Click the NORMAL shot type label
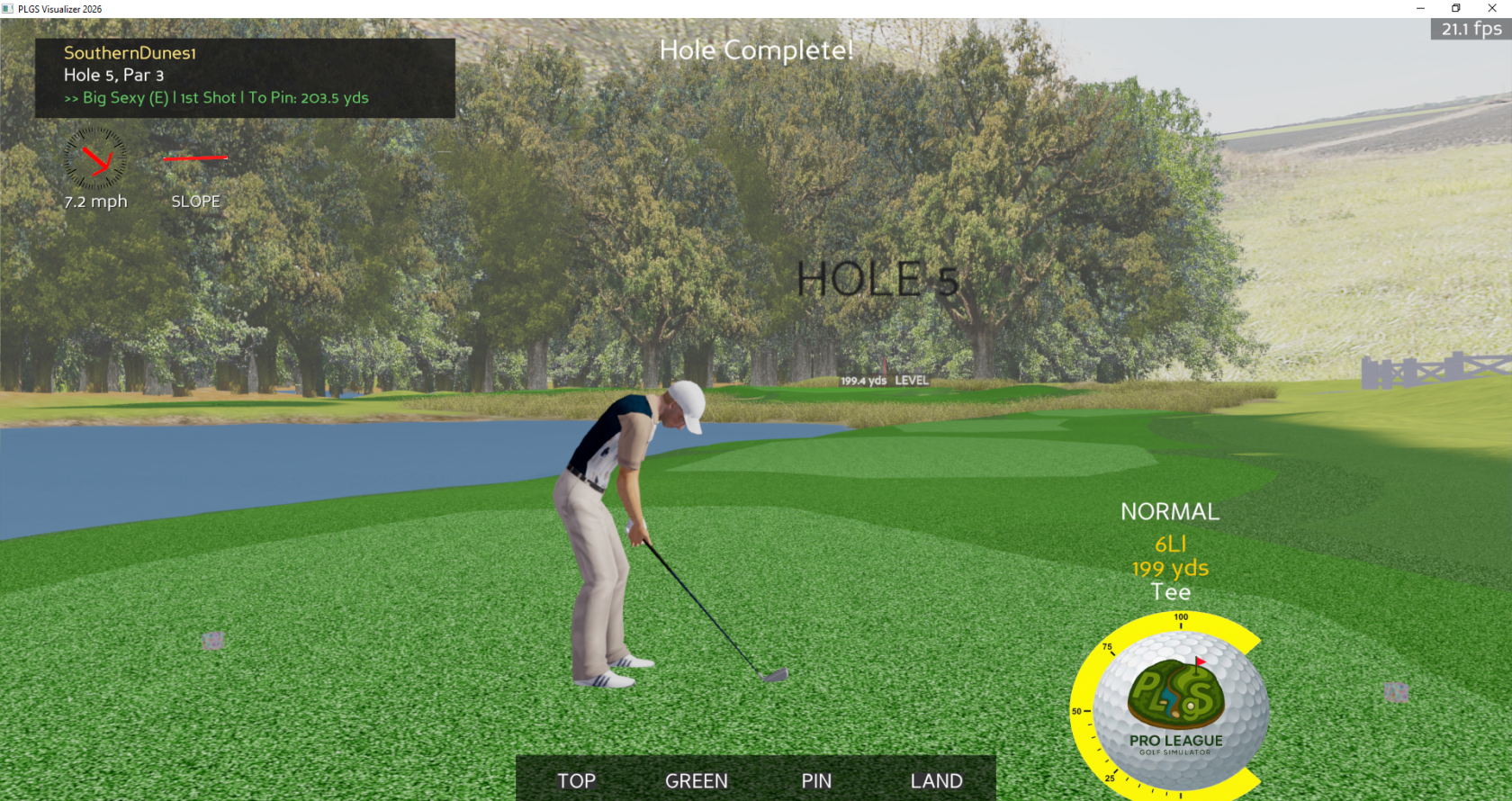Image resolution: width=1512 pixels, height=801 pixels. (x=1170, y=512)
